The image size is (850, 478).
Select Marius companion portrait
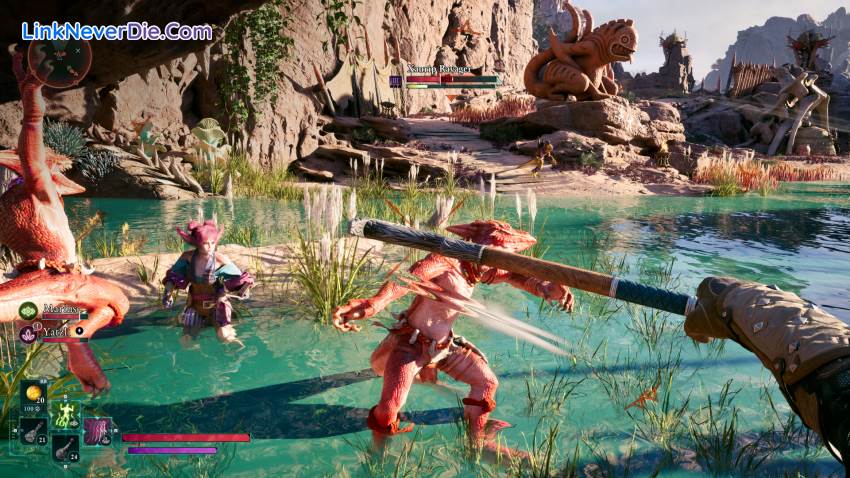pos(28,312)
